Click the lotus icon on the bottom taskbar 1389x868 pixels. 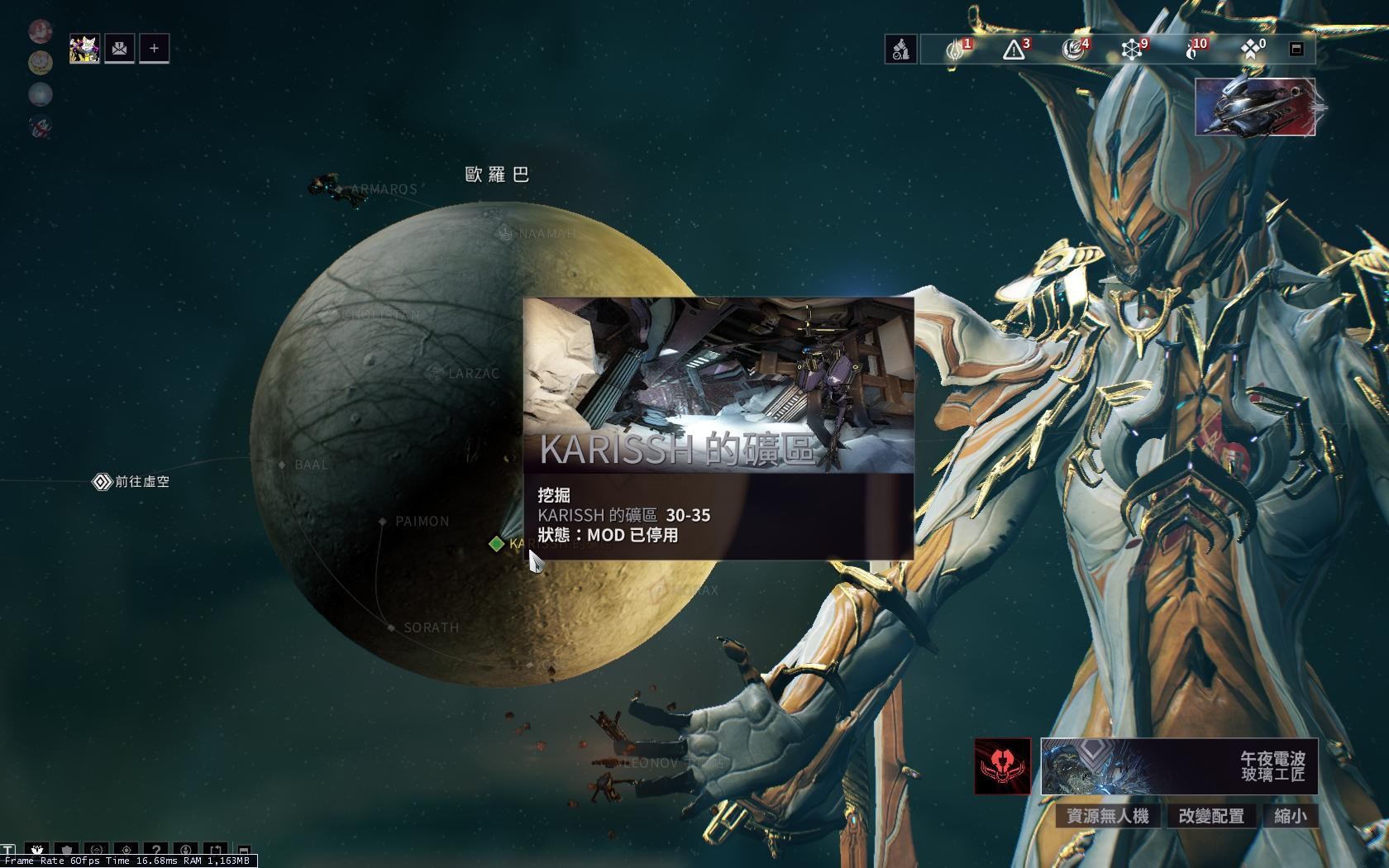pos(37,850)
